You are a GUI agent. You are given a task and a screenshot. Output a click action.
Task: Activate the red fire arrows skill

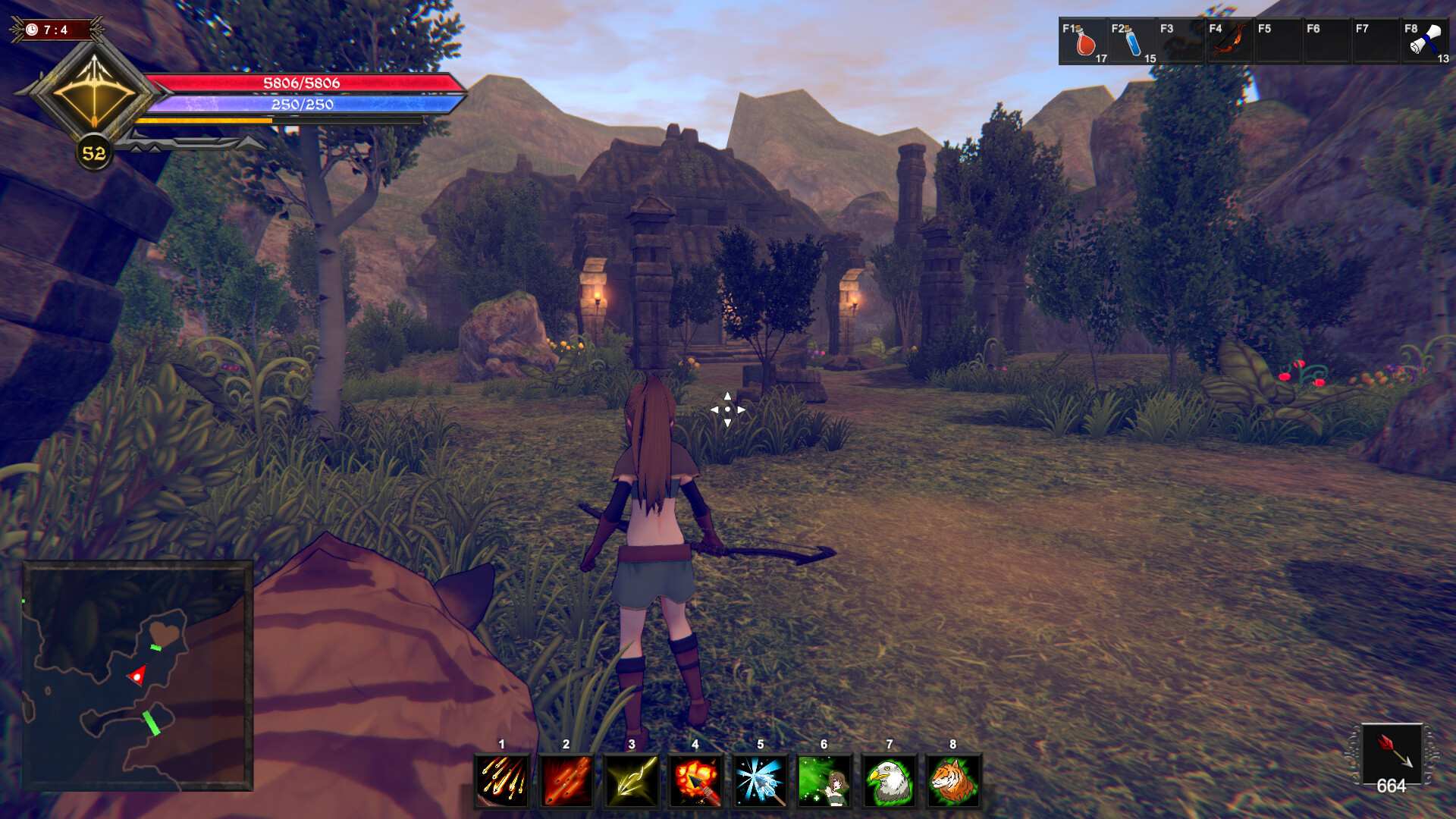[566, 780]
